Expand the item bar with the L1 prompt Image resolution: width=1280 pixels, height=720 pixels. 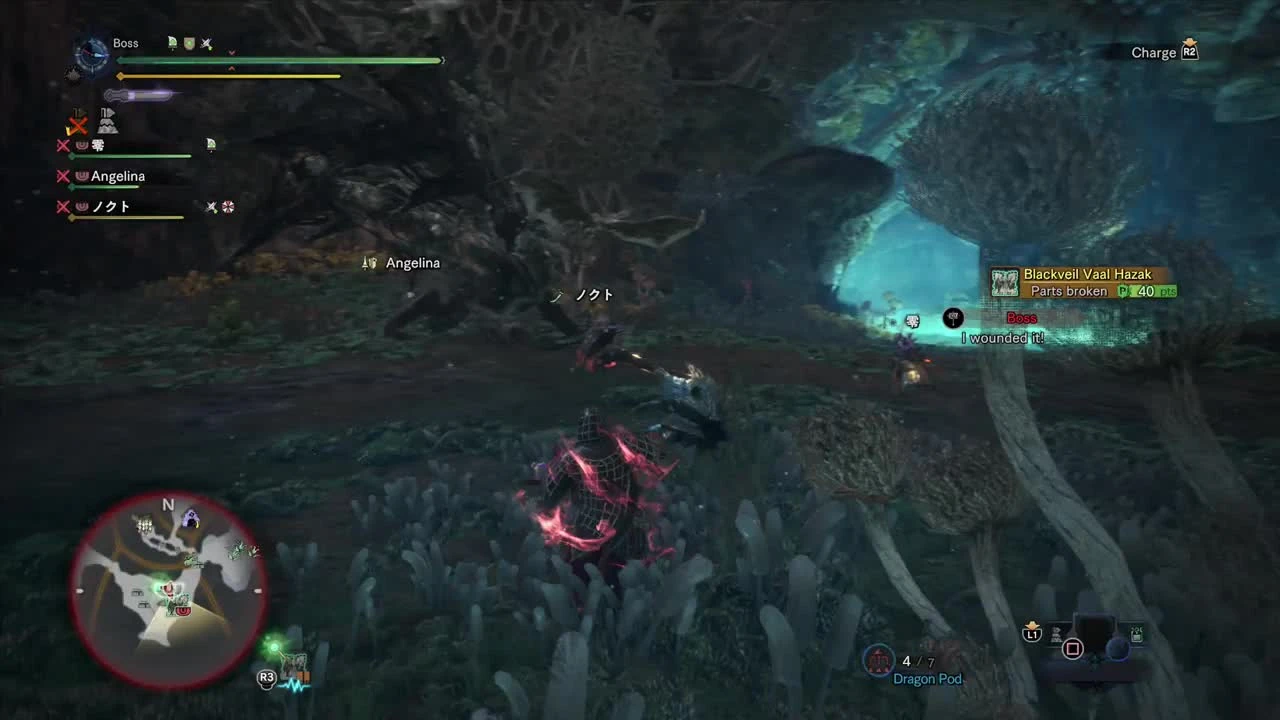[1032, 636]
